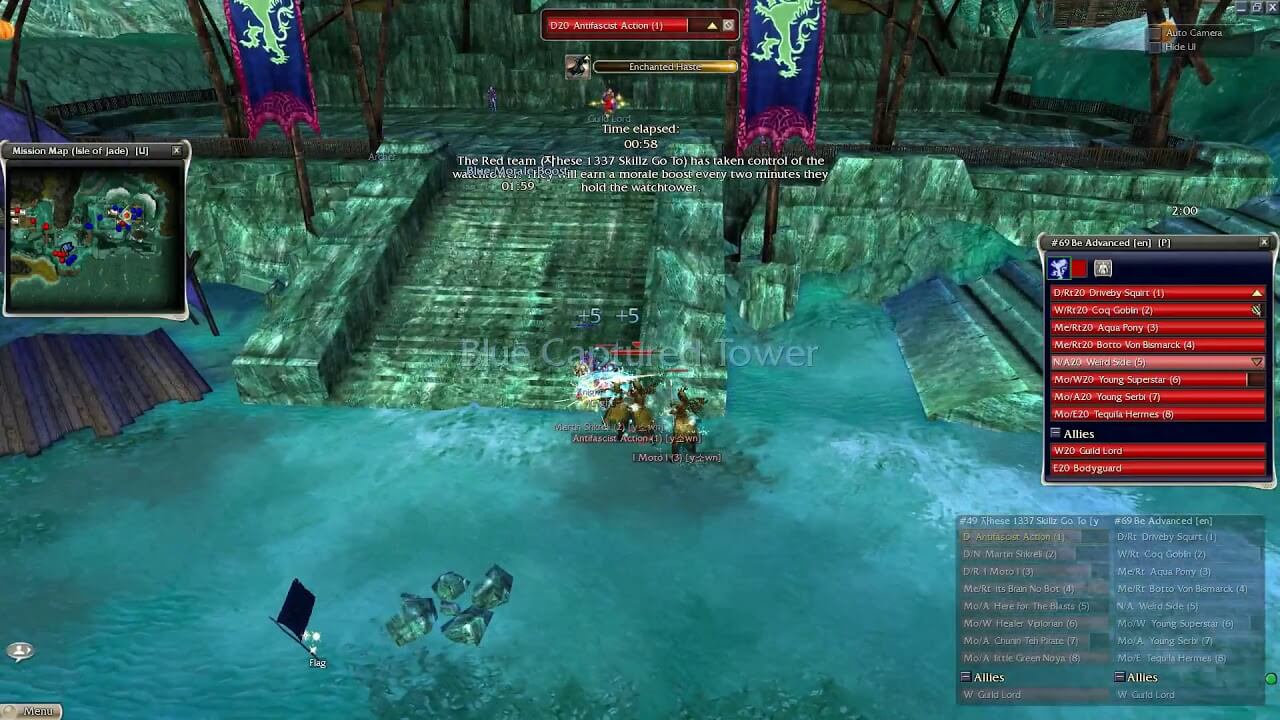Click the morale up arrow on Driveby Squirt's bar

pyautogui.click(x=1256, y=291)
